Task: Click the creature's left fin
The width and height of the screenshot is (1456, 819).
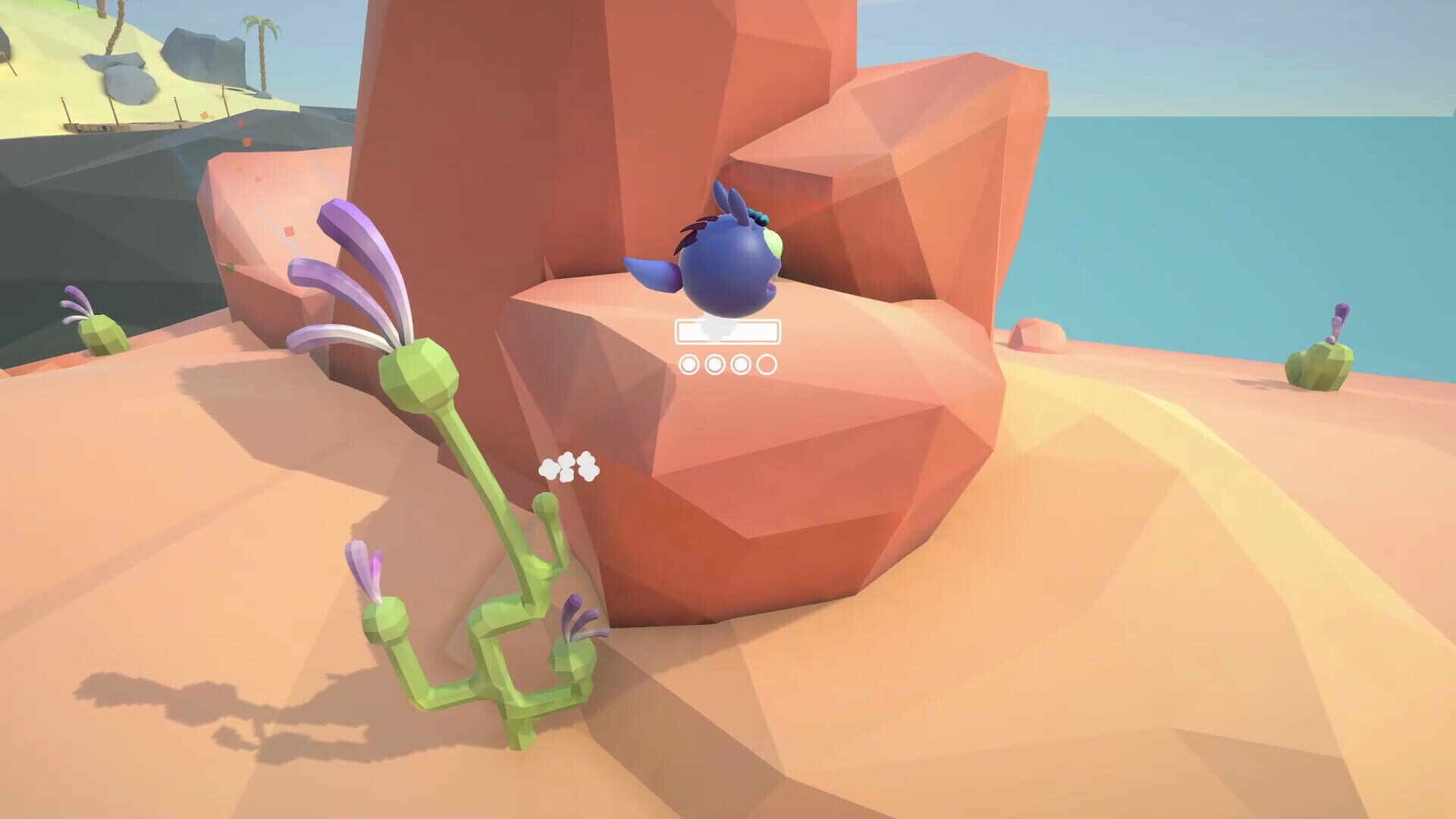Action: click(648, 273)
